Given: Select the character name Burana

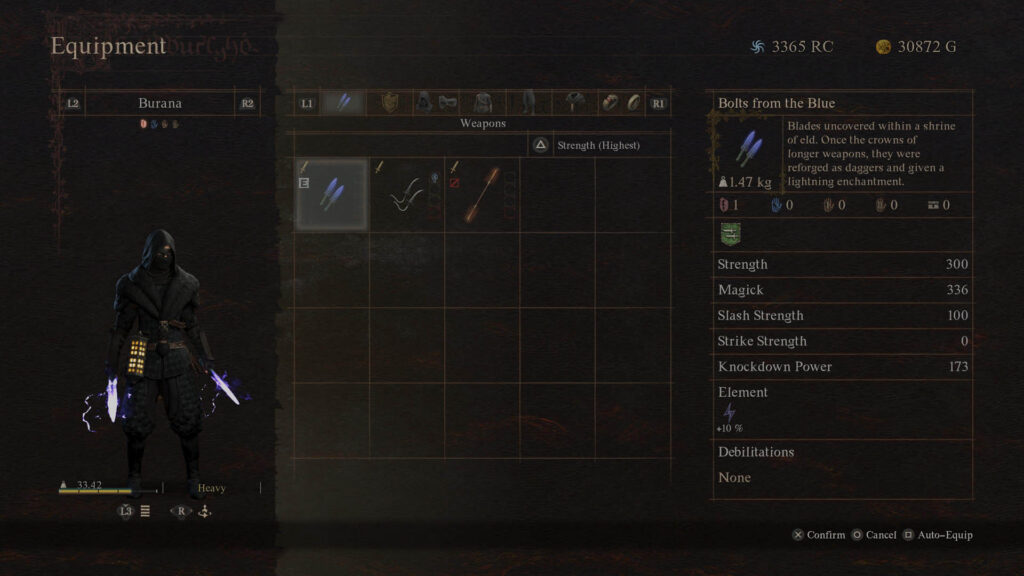Looking at the screenshot, I should [160, 103].
